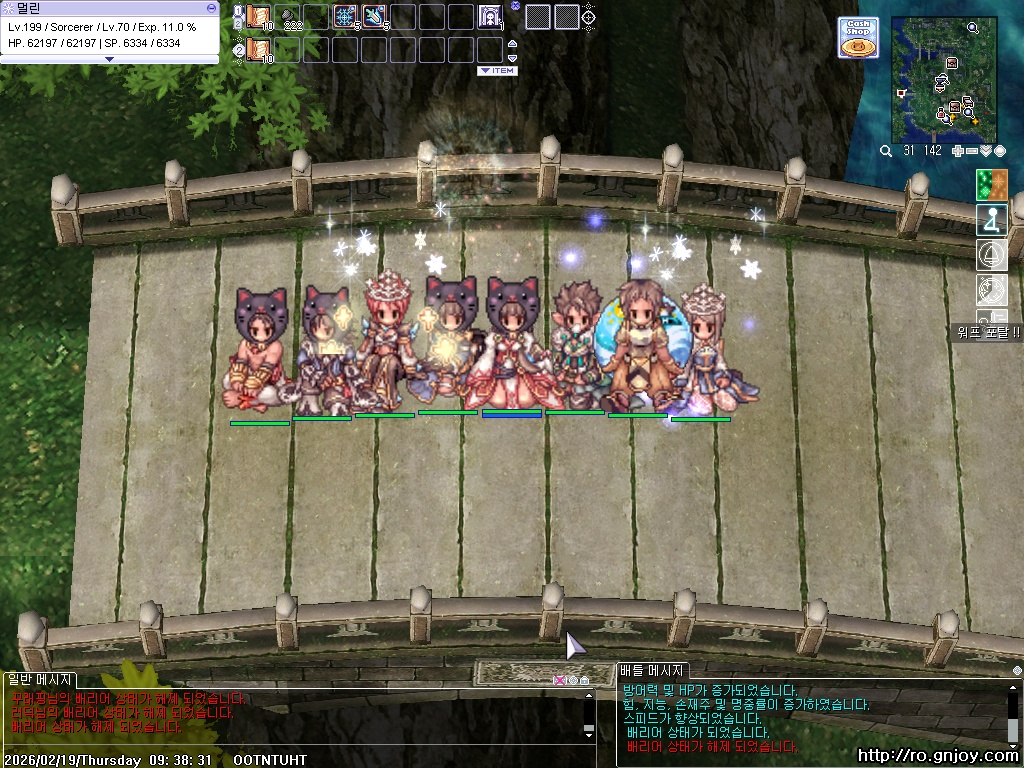
Task: Click the green and orange sparkle buff icon
Action: pyautogui.click(x=991, y=184)
